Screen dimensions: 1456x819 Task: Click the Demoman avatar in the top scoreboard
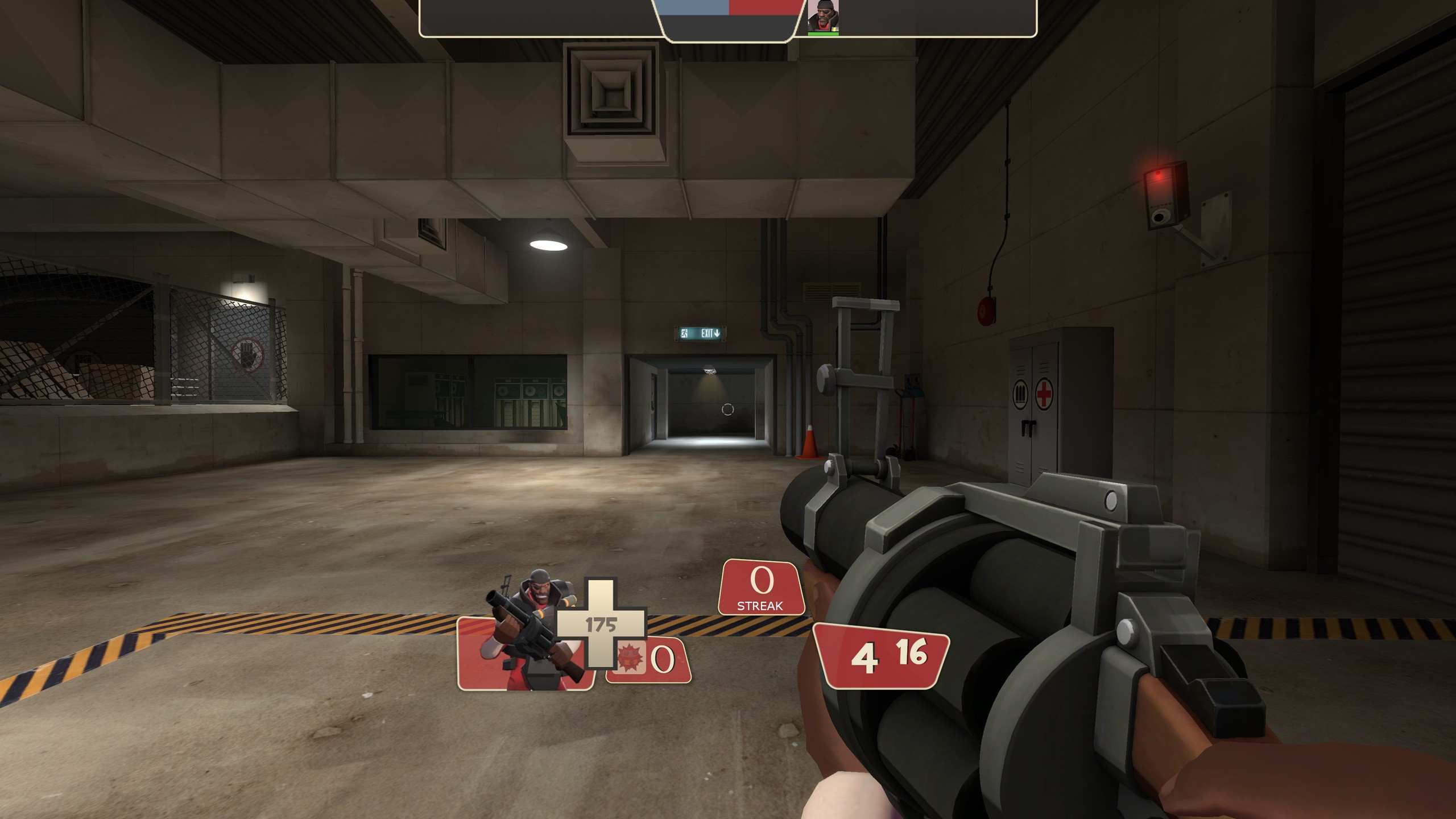pos(823,14)
